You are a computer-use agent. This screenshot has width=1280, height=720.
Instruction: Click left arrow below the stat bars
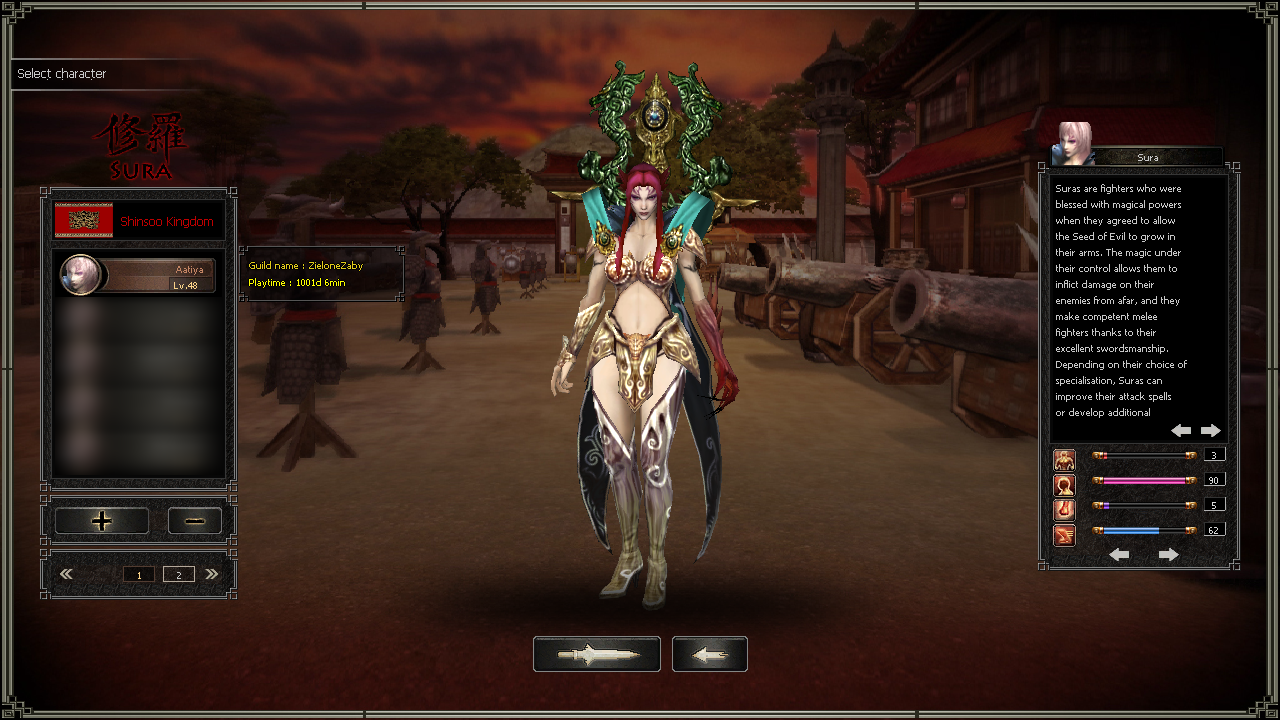coord(1120,554)
